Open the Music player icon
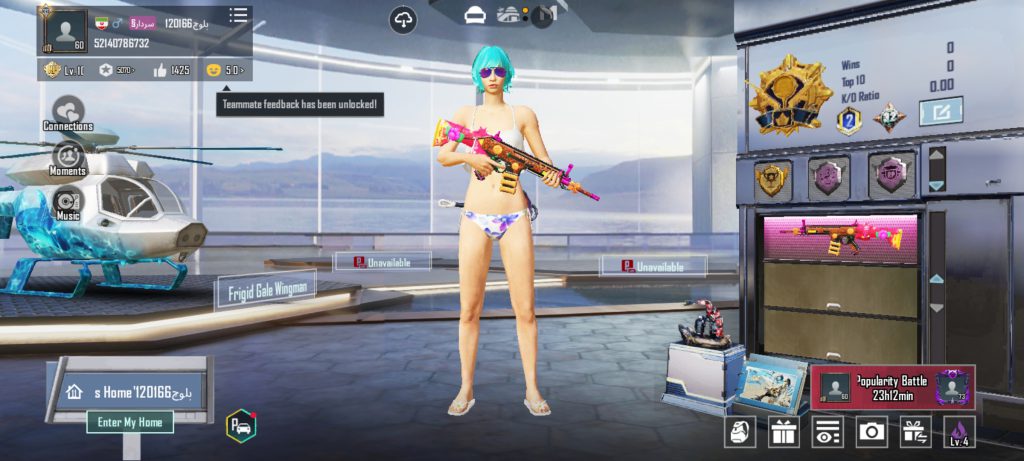 point(68,203)
